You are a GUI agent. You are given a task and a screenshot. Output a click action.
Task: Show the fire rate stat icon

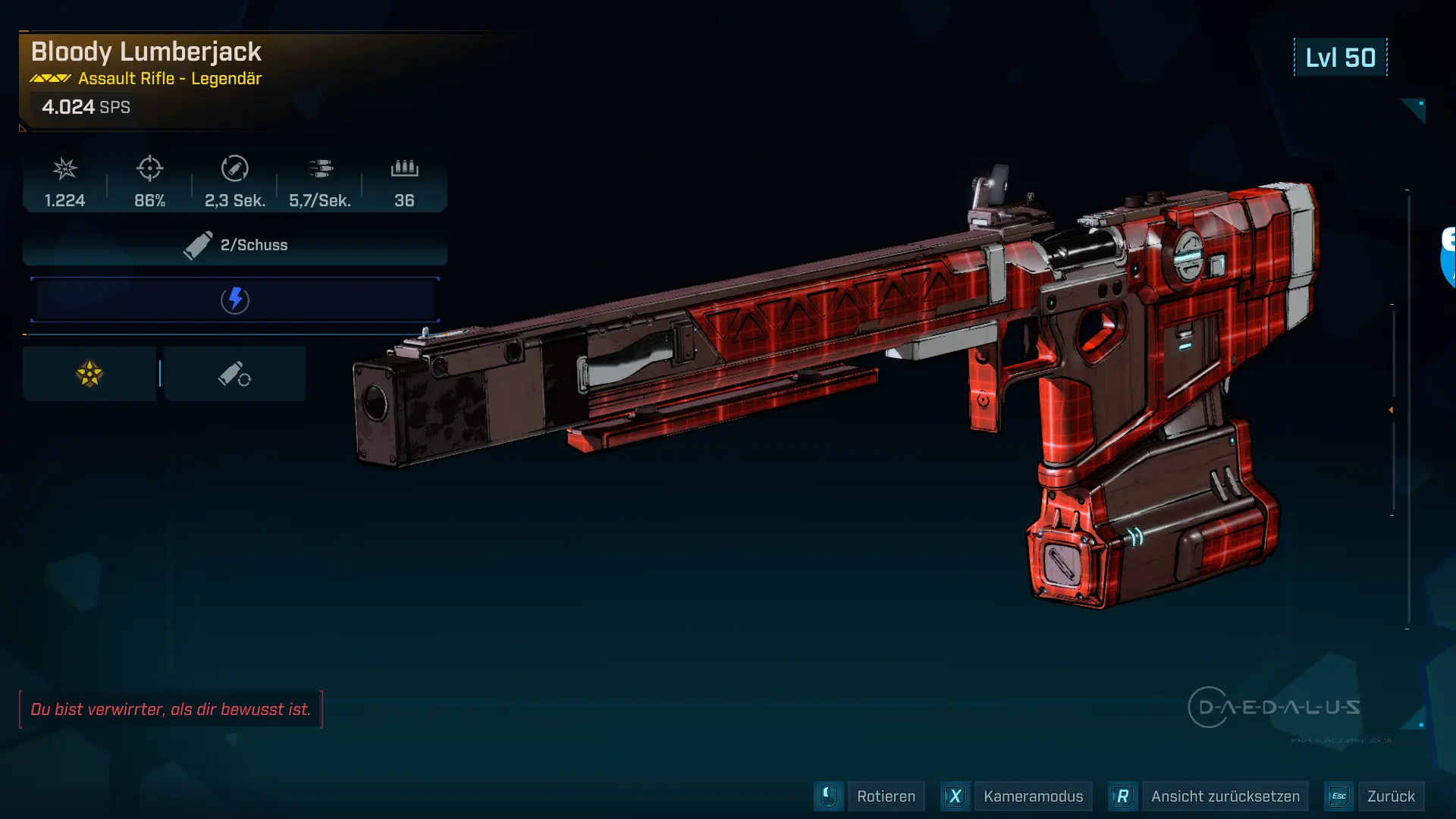pyautogui.click(x=320, y=168)
